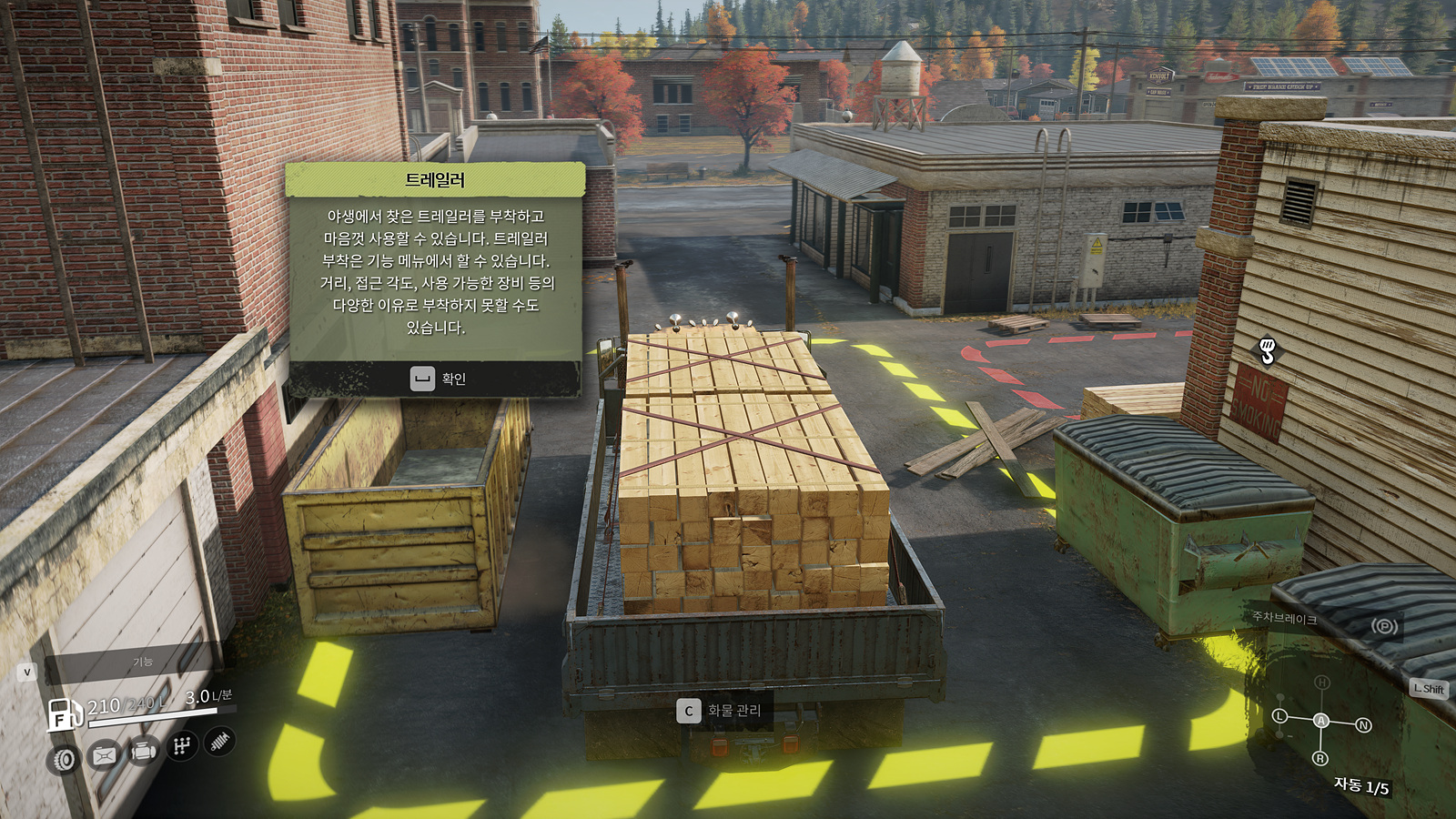The height and width of the screenshot is (819, 1456).
Task: Open the 기능 functions bar
Action: [x=142, y=662]
